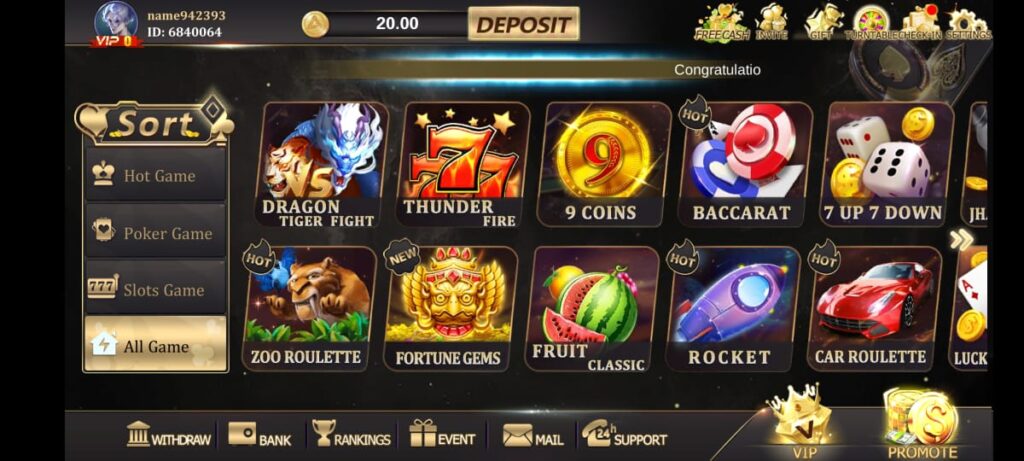Switch to Hot Game category

coord(155,176)
